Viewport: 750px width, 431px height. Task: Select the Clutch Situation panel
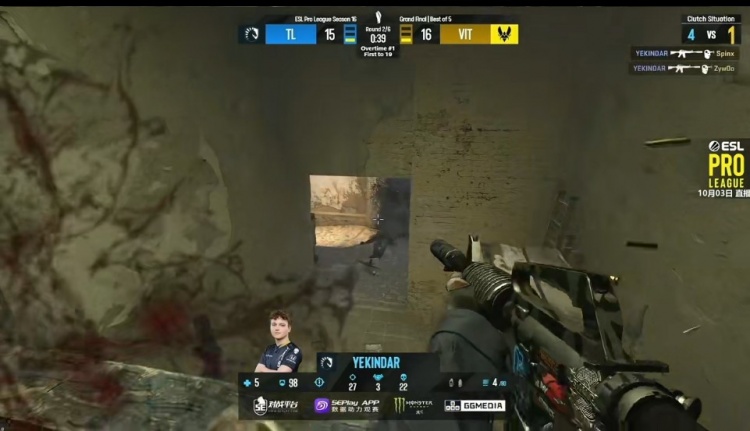[x=711, y=29]
